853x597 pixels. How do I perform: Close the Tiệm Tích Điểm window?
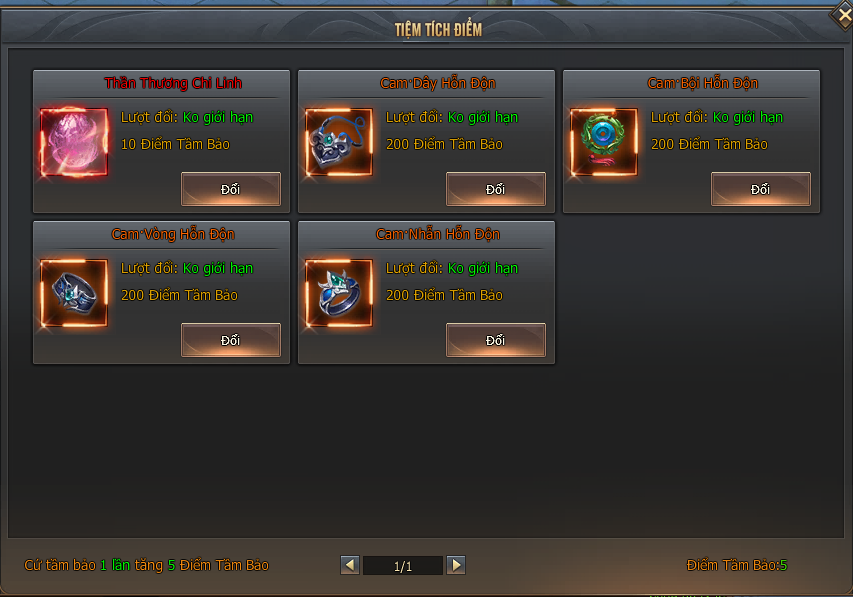click(x=841, y=17)
